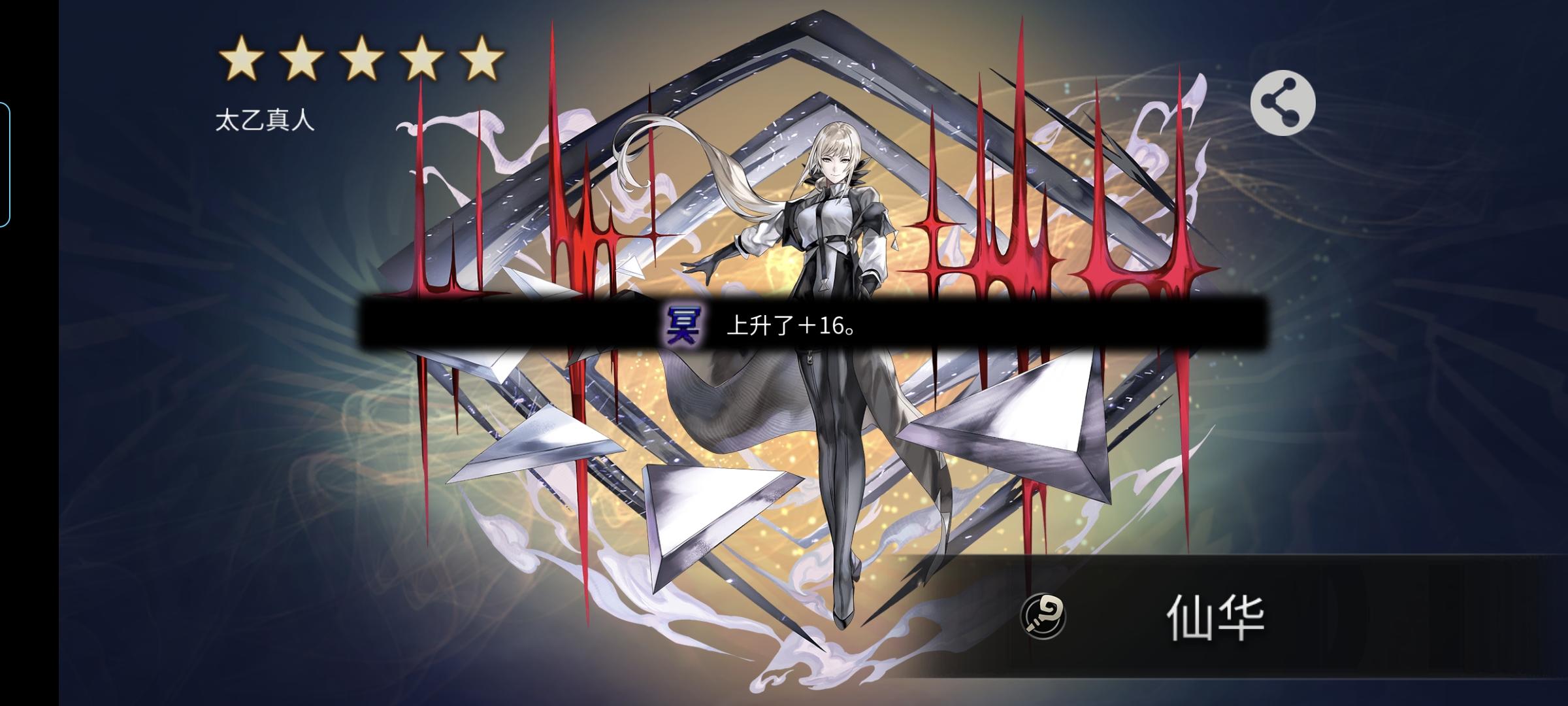This screenshot has width=1568, height=706.
Task: Select the second star above 太乙真人
Action: [301, 59]
